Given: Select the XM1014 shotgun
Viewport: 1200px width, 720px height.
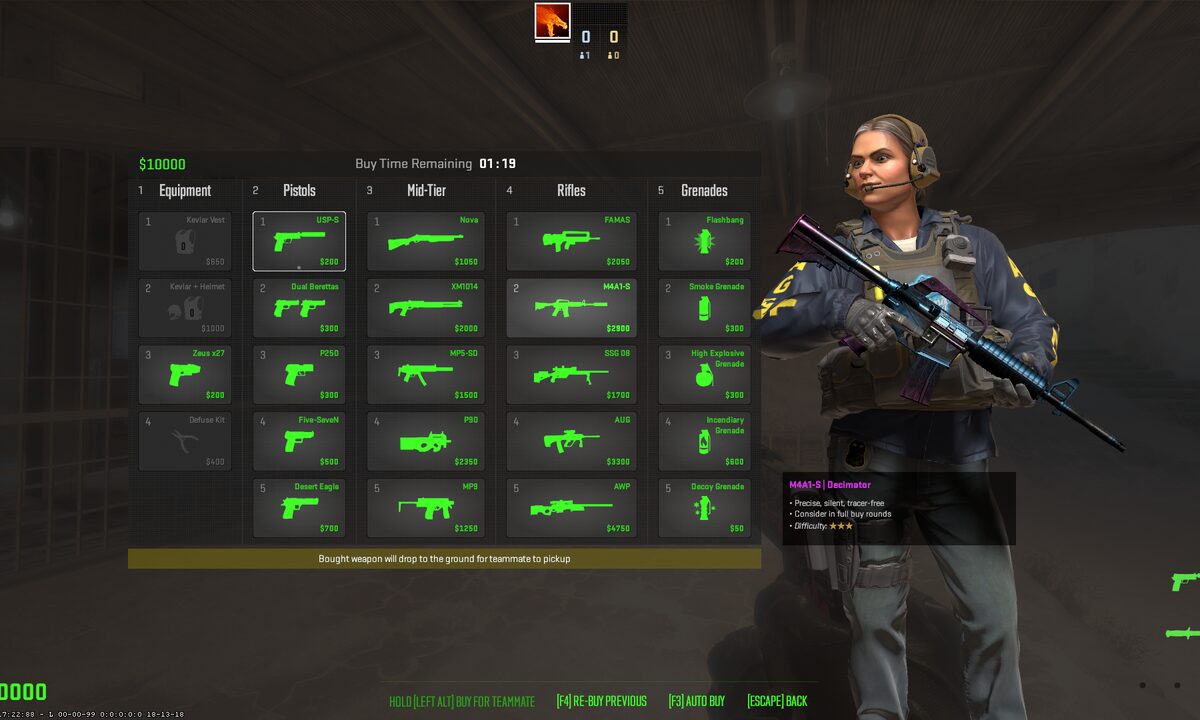Looking at the screenshot, I should pos(426,308).
